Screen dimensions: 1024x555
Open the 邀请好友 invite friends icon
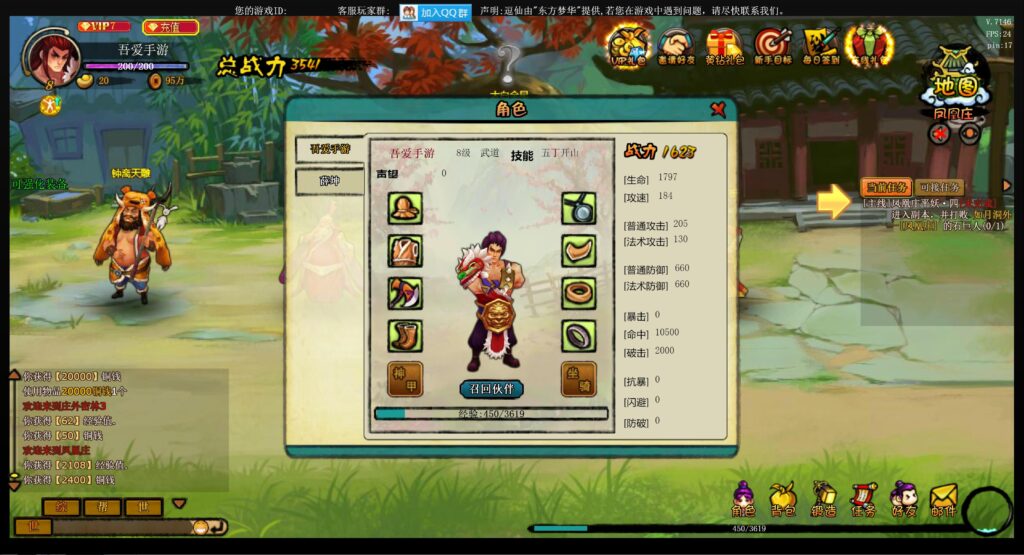pyautogui.click(x=677, y=45)
